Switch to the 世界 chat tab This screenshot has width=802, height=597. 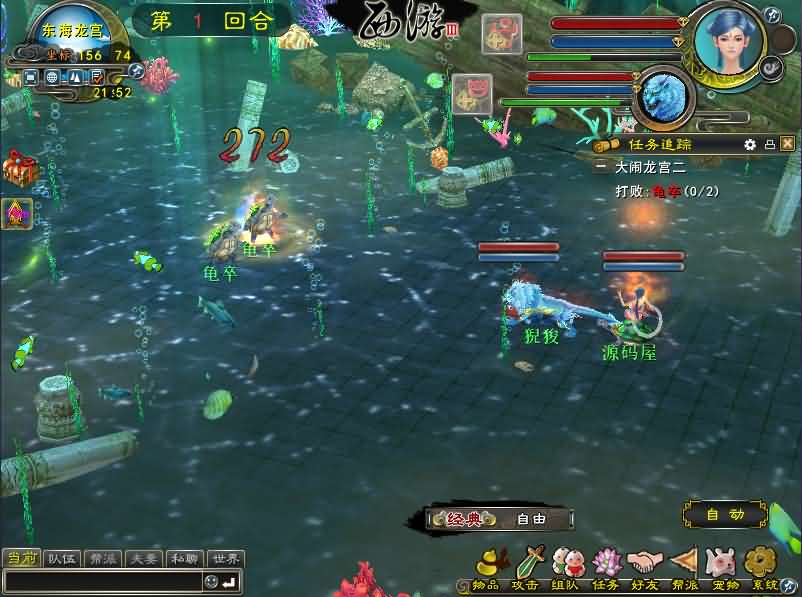(x=225, y=559)
